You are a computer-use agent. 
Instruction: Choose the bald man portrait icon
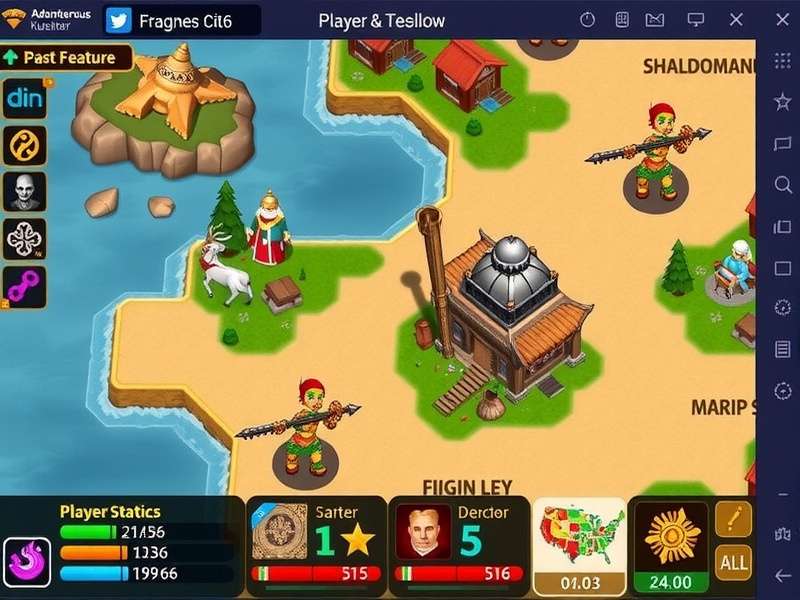click(x=24, y=191)
